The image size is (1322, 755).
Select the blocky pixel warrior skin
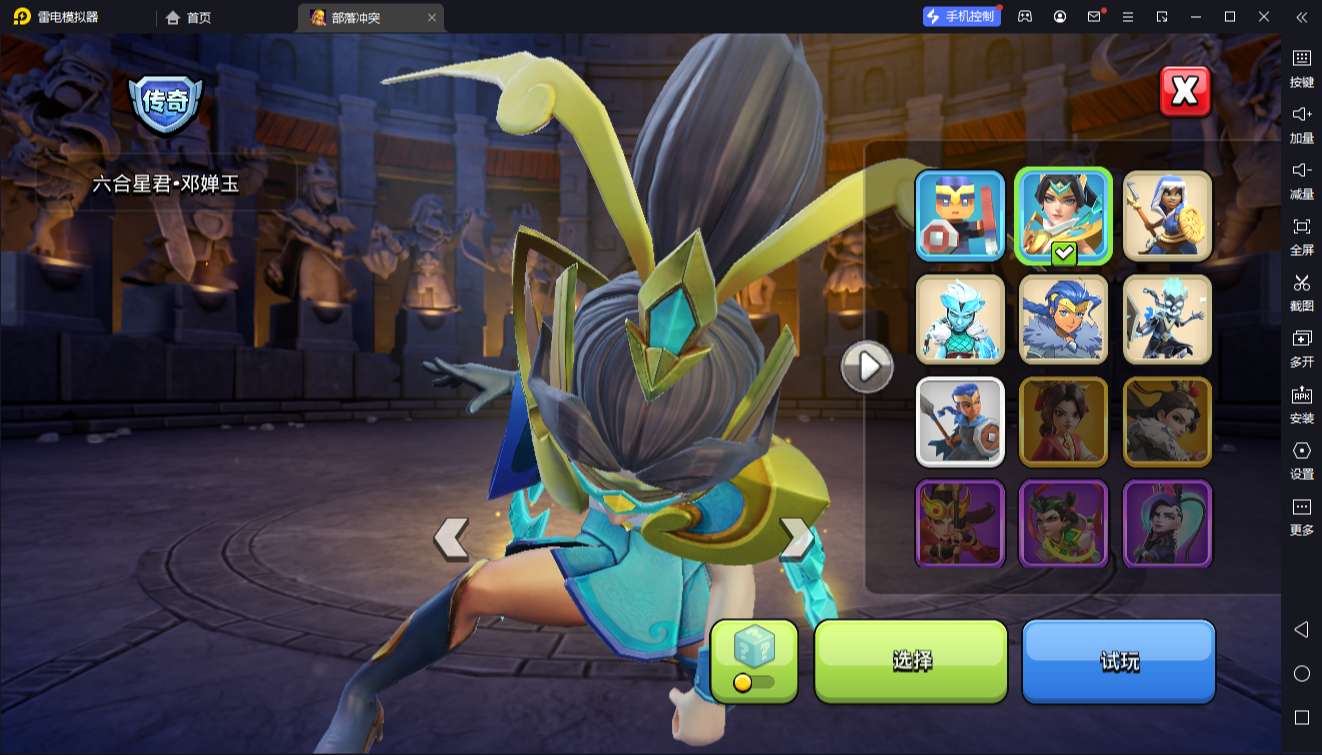960,216
